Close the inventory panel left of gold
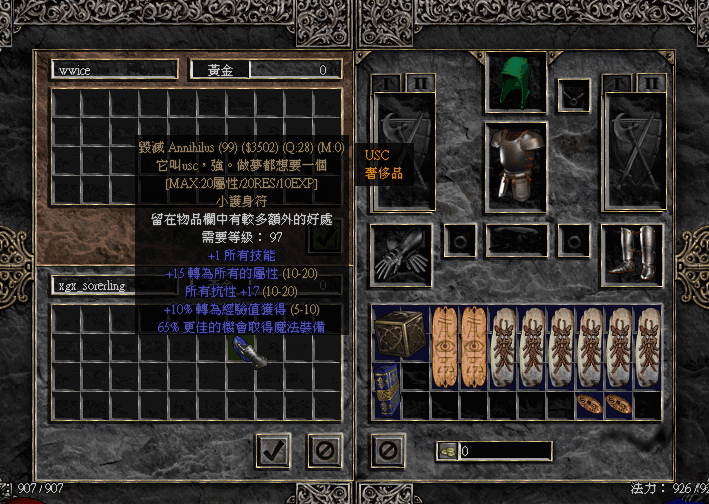The image size is (709, 504). [386, 451]
